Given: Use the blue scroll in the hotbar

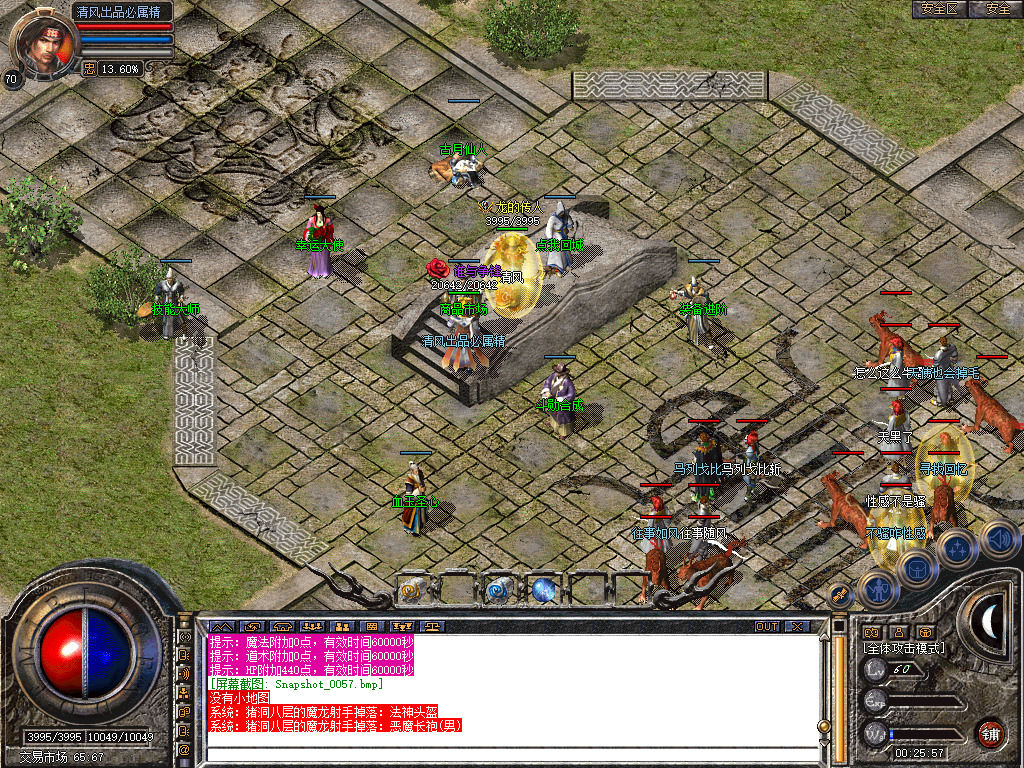Looking at the screenshot, I should [x=499, y=590].
